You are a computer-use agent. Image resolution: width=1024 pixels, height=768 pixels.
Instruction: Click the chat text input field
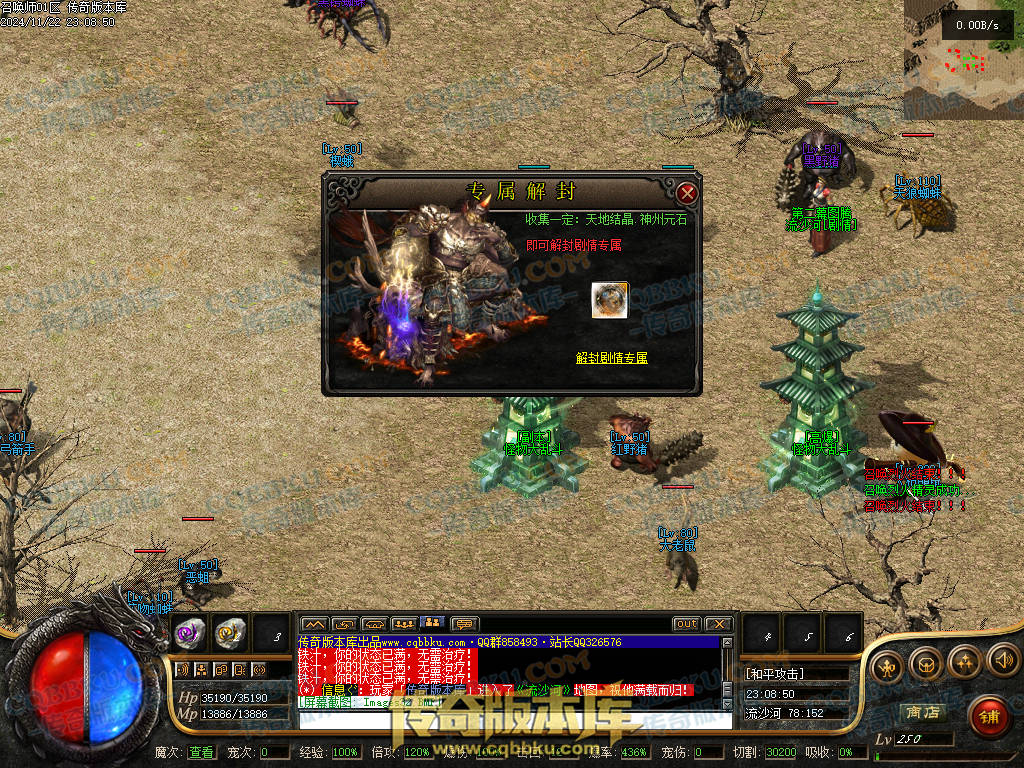click(x=510, y=720)
